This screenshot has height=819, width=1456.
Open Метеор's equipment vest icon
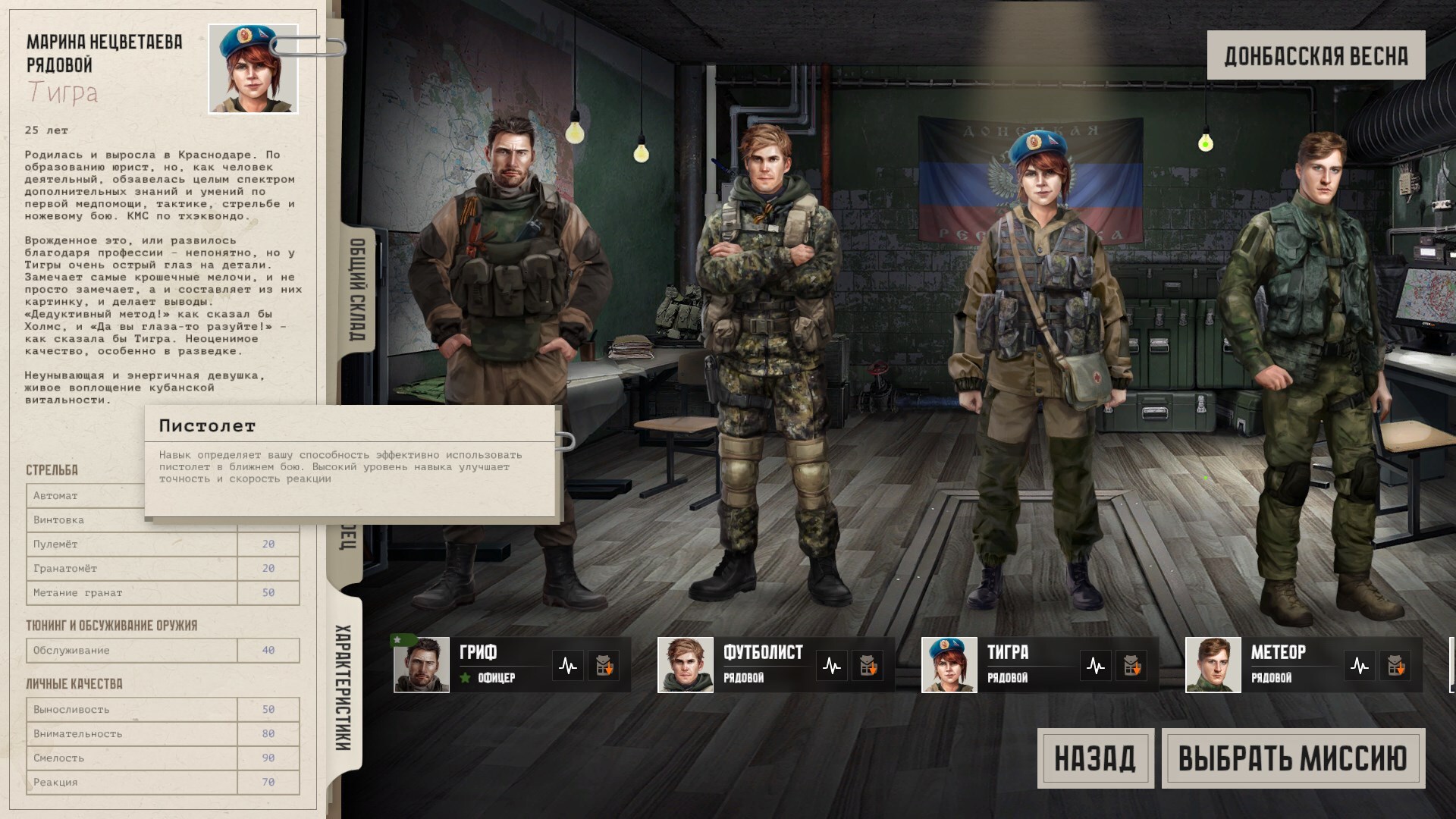click(x=1395, y=667)
